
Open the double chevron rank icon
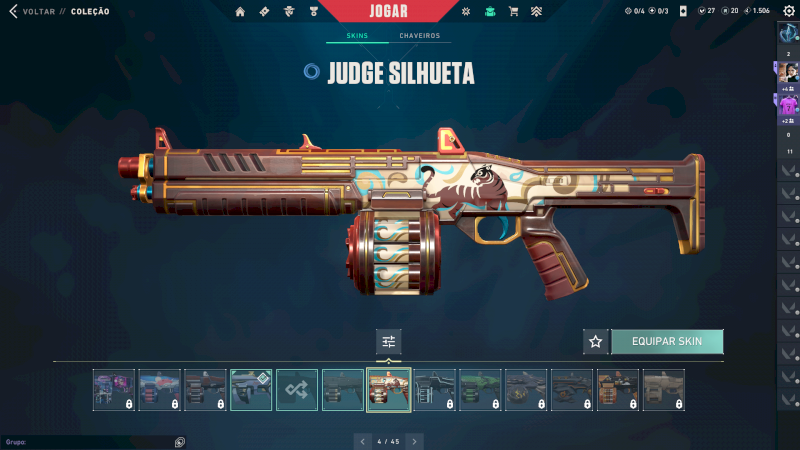[536, 12]
